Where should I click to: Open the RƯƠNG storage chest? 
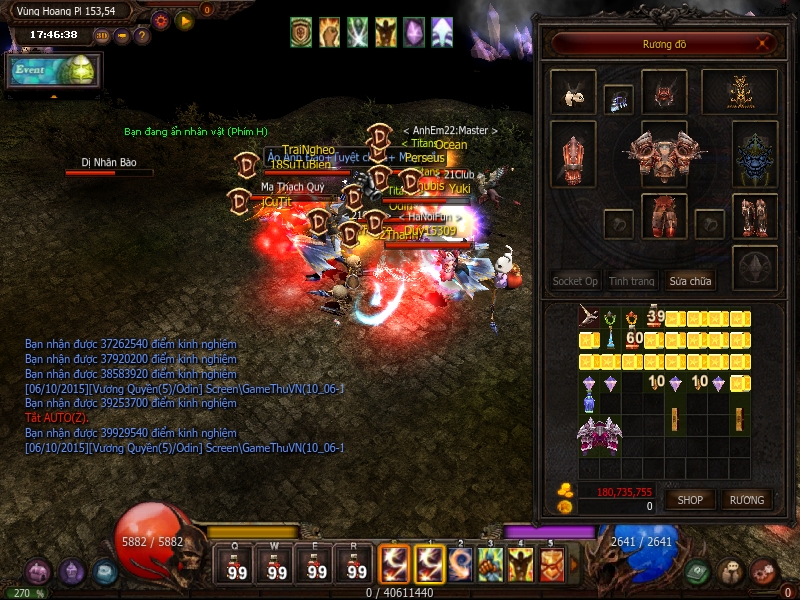746,500
